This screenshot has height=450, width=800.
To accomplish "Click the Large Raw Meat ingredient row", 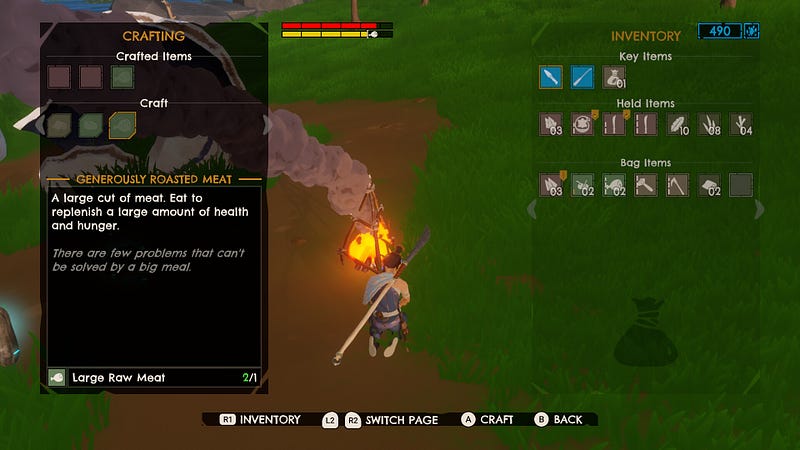I will [154, 378].
